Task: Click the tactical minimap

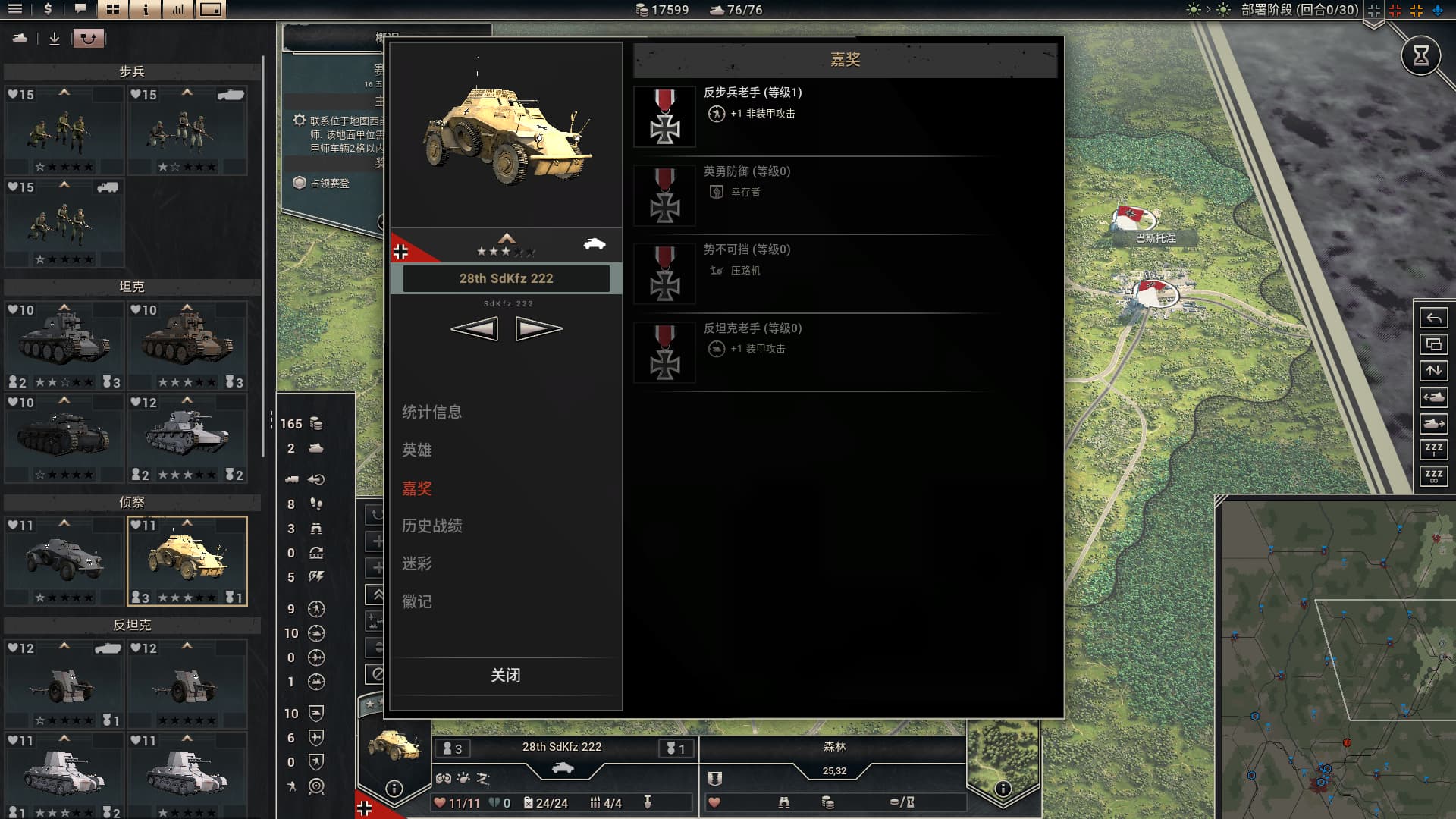Action: [1336, 658]
